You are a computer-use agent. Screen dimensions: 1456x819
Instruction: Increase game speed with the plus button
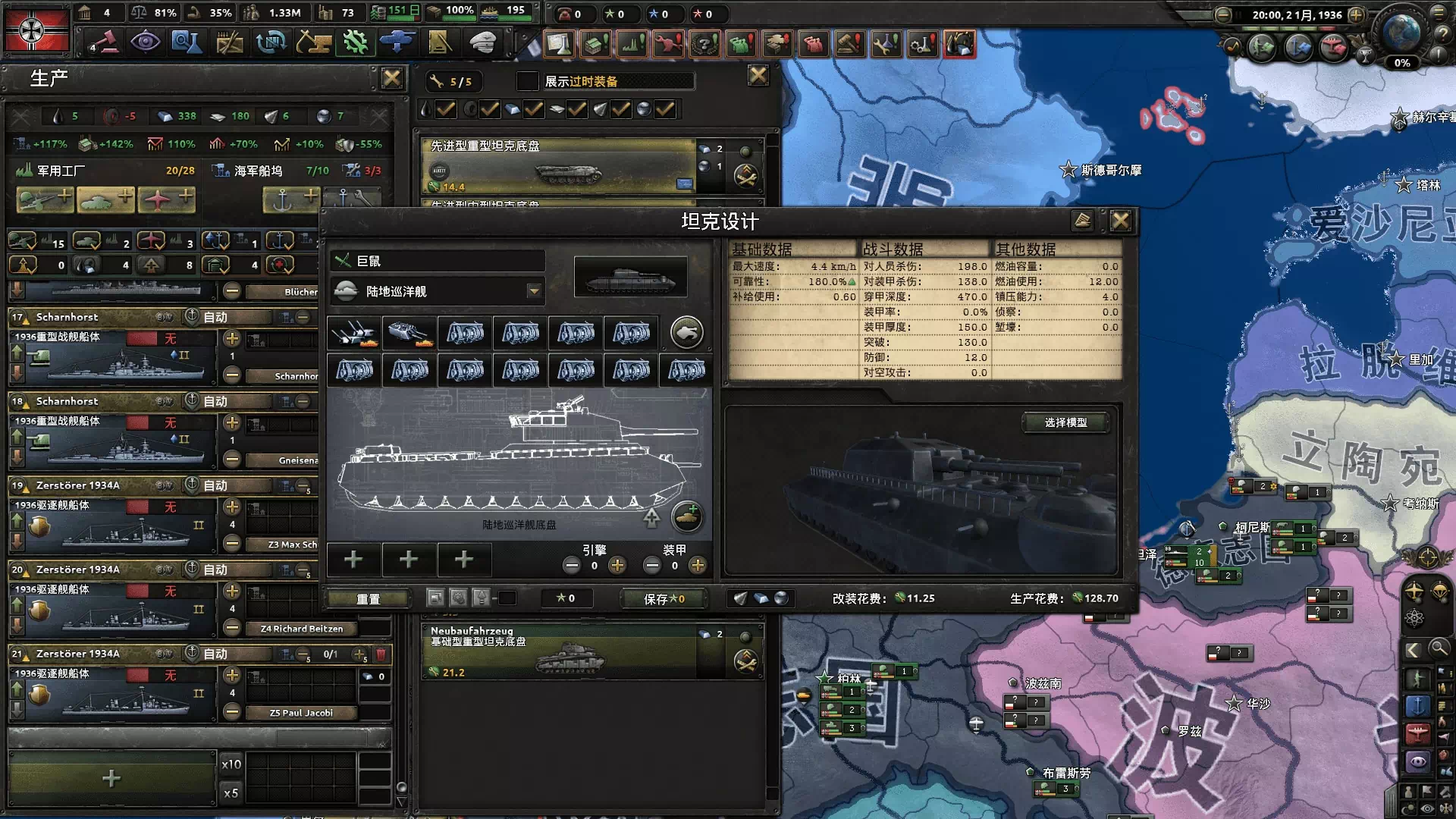[x=1356, y=14]
